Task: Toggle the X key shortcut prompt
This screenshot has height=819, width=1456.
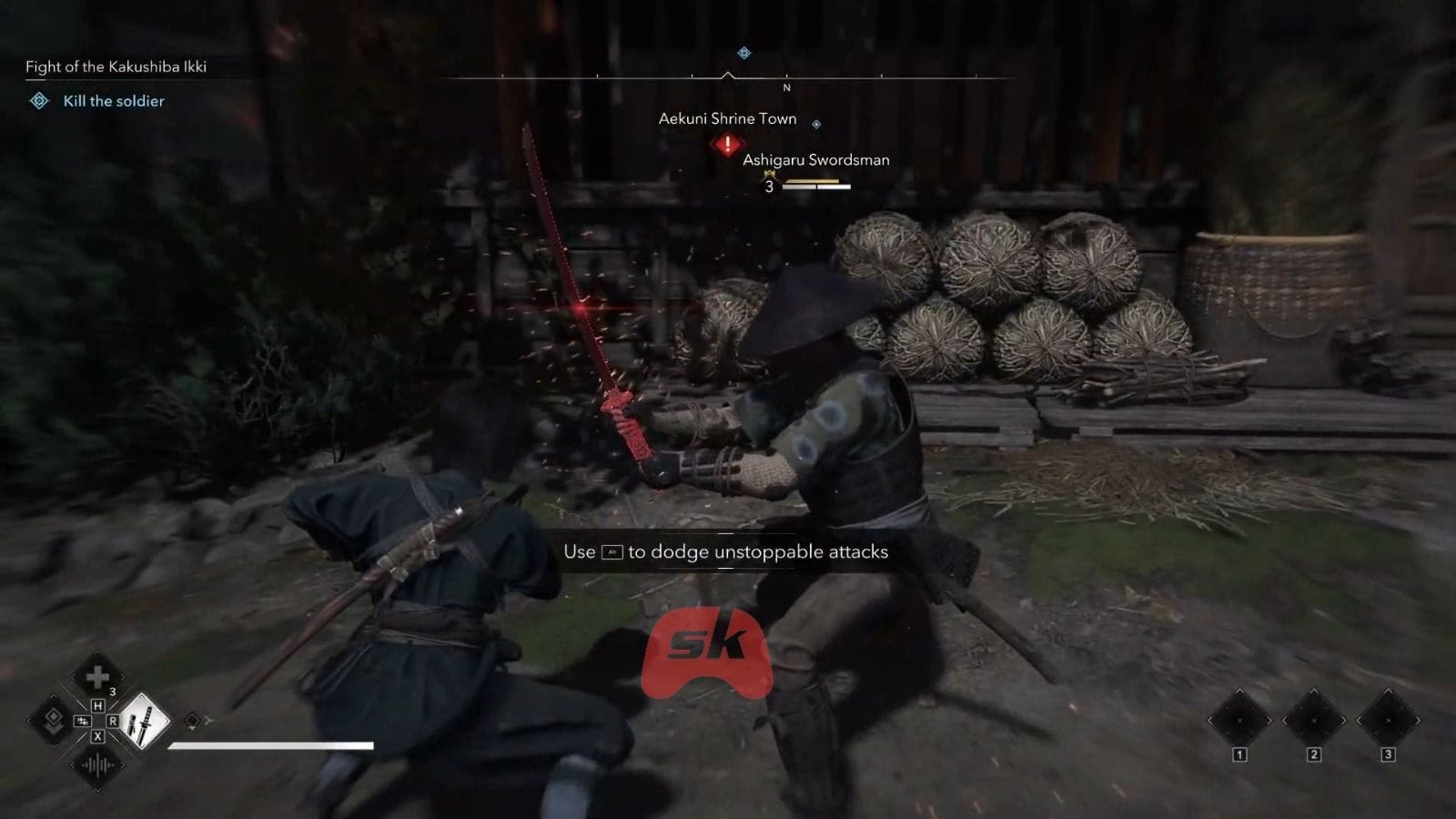Action: [x=98, y=736]
